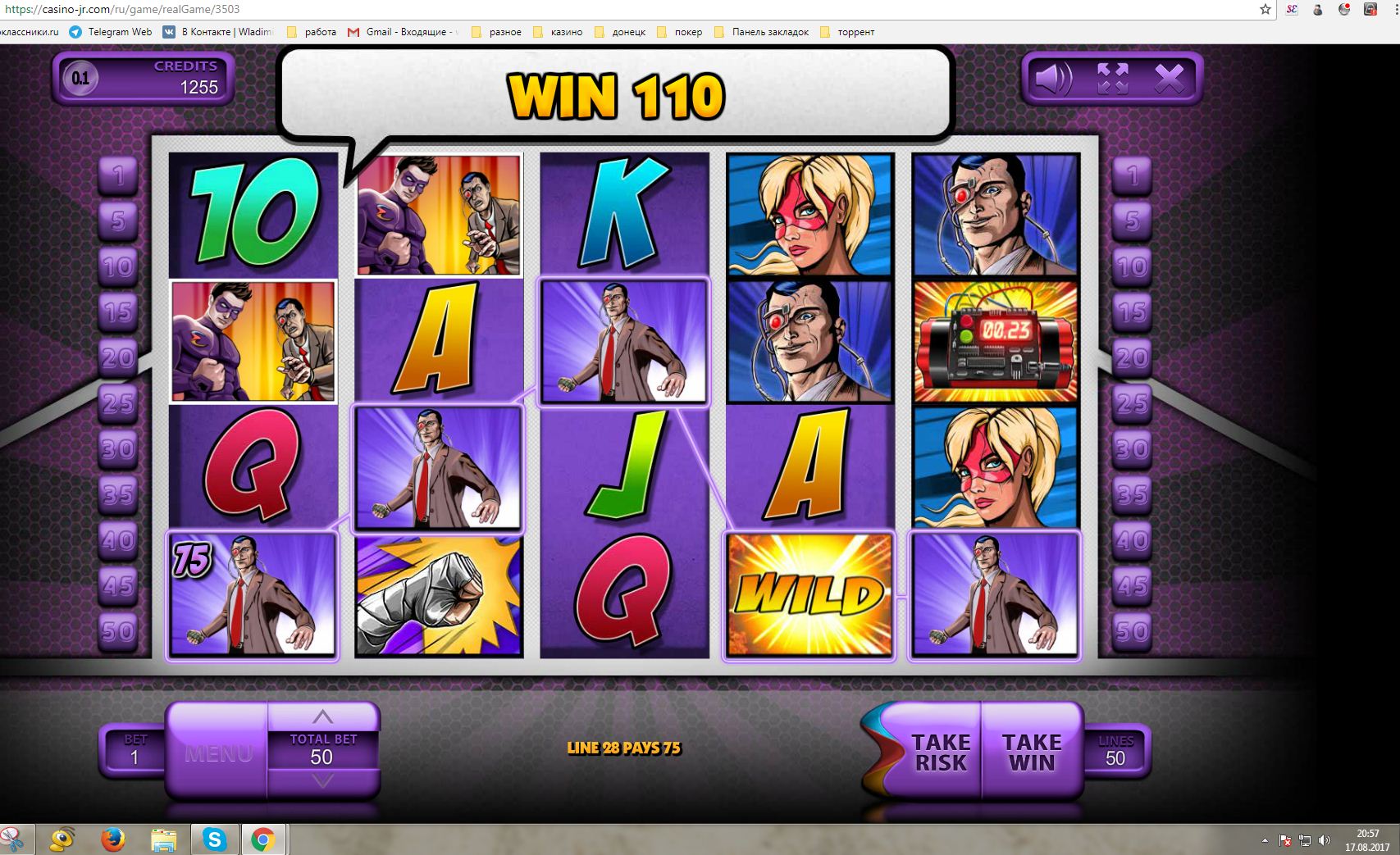Click the 0.1 coin value chip
Image resolution: width=1400 pixels, height=855 pixels.
pyautogui.click(x=80, y=79)
